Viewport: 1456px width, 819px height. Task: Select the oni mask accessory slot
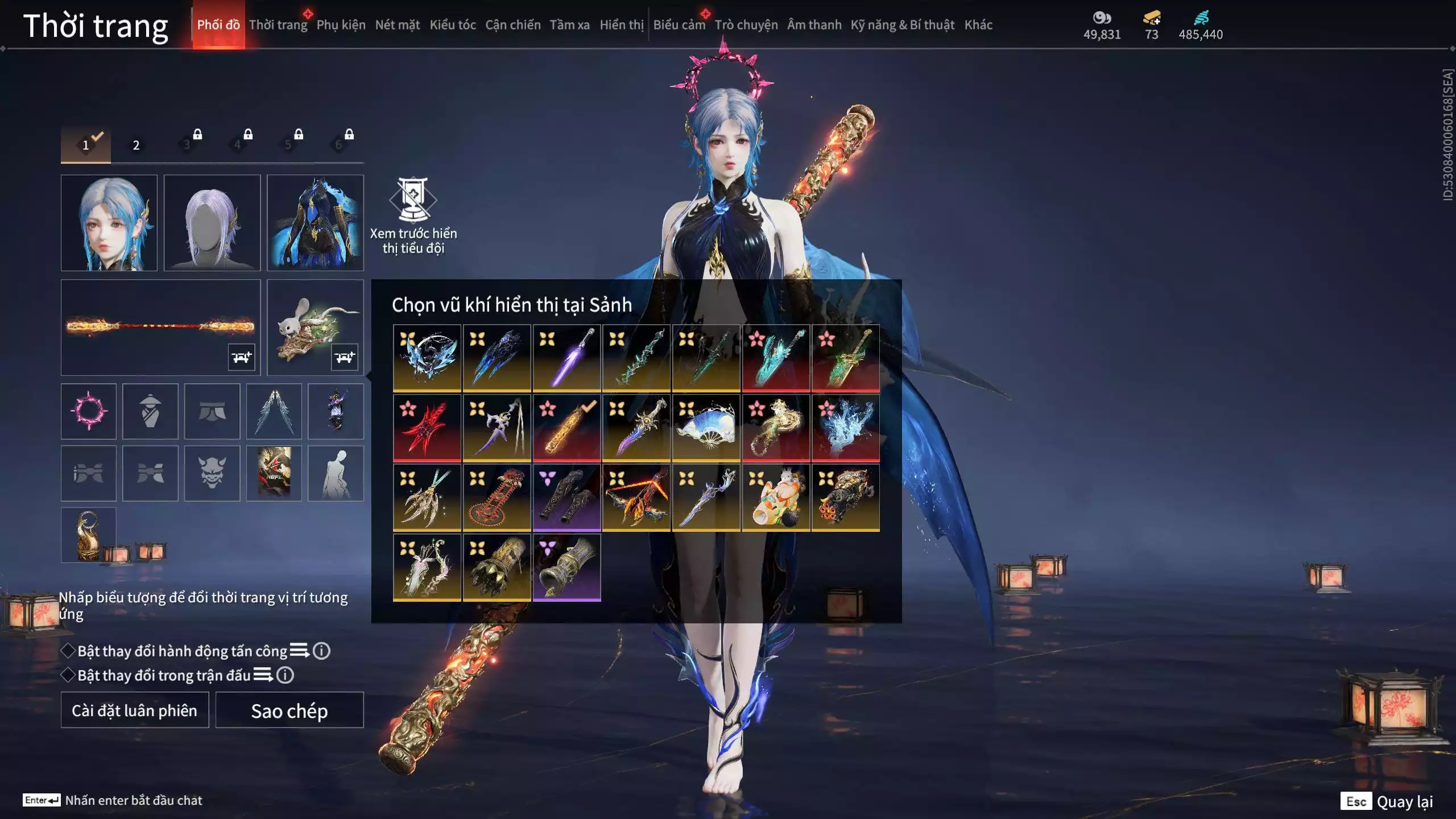(212, 473)
